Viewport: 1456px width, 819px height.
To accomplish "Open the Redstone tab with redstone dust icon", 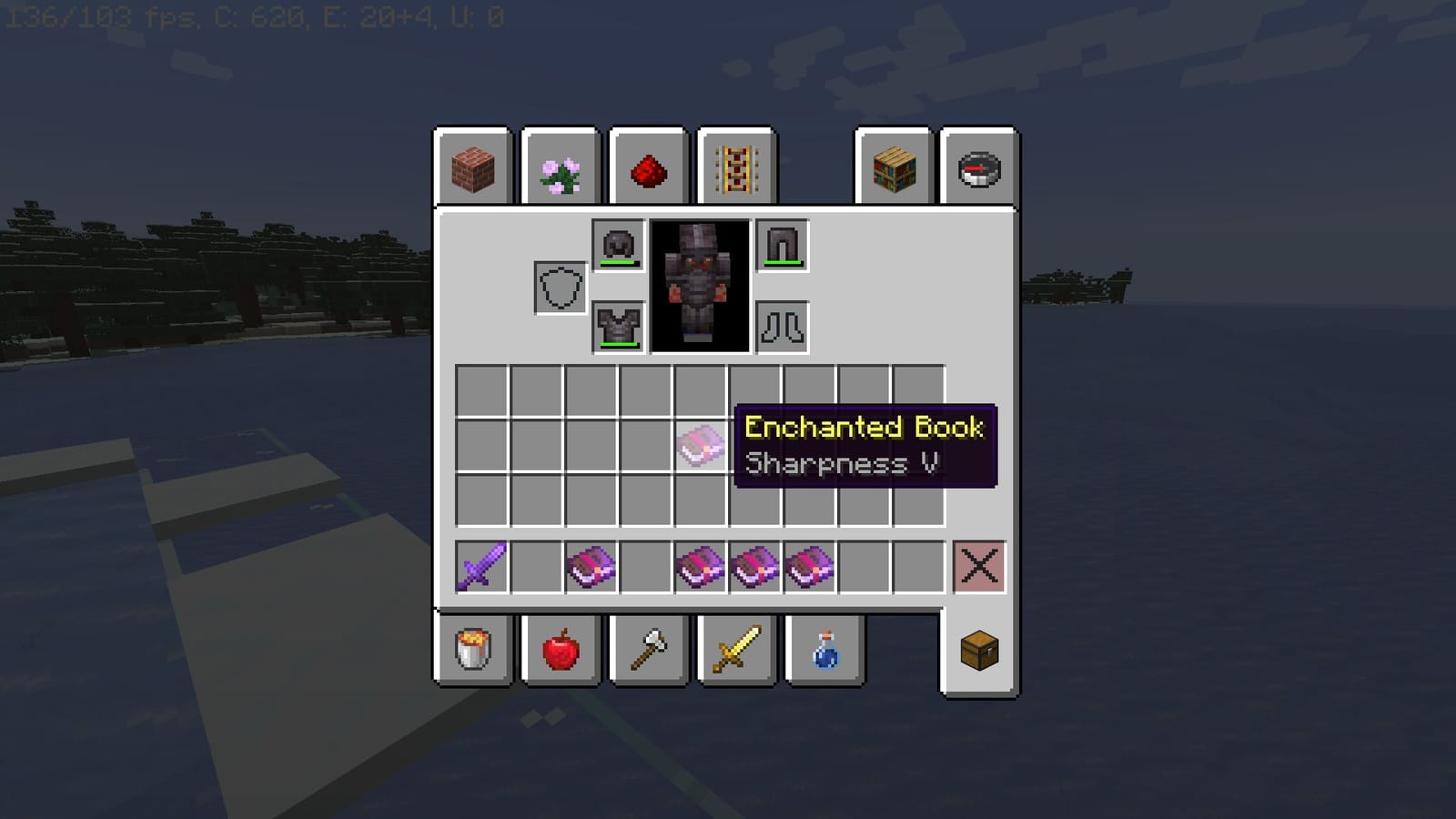I will [x=649, y=168].
